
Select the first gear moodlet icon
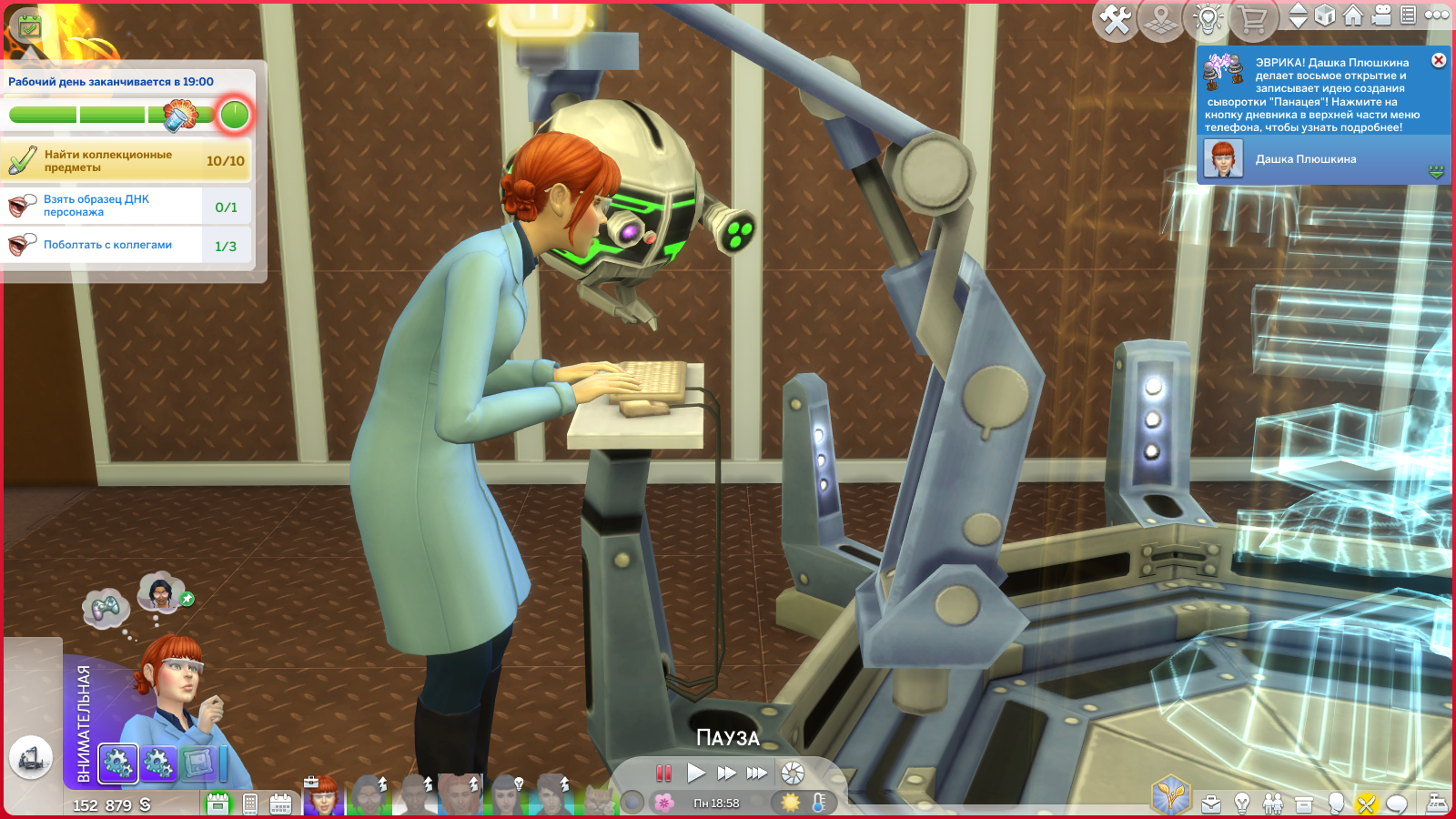pyautogui.click(x=117, y=763)
